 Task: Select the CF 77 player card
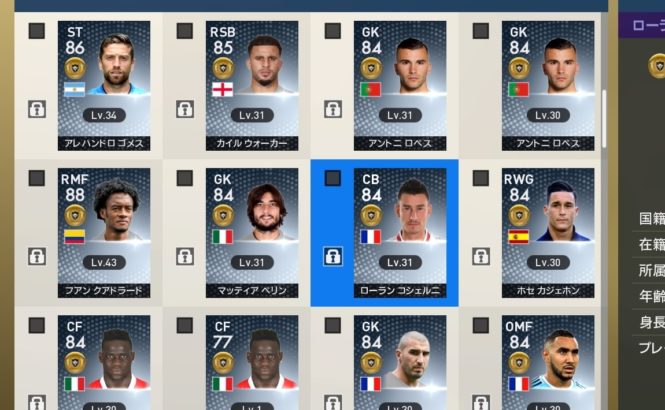point(252,362)
